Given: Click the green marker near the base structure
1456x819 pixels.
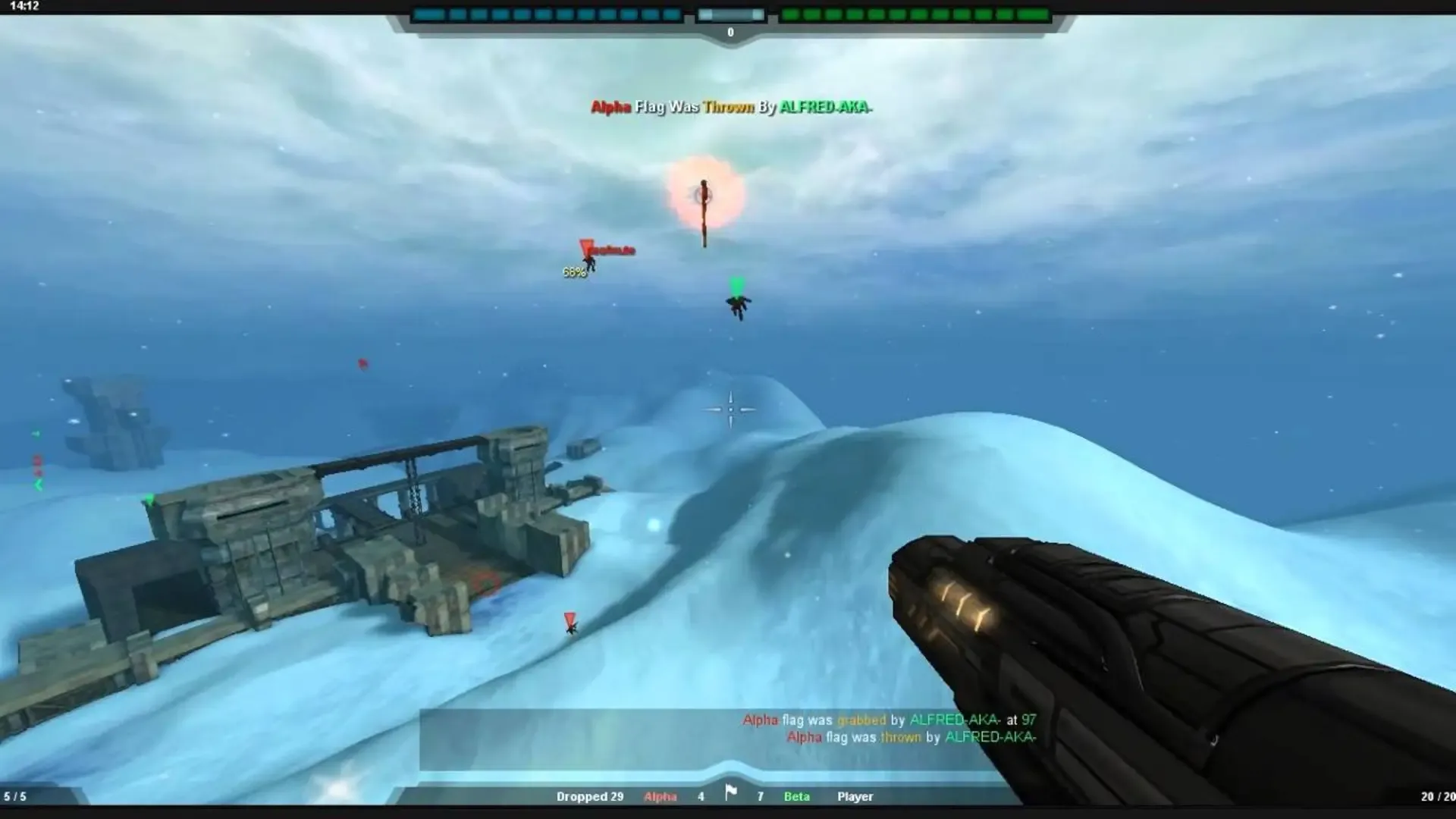Looking at the screenshot, I should [x=149, y=498].
